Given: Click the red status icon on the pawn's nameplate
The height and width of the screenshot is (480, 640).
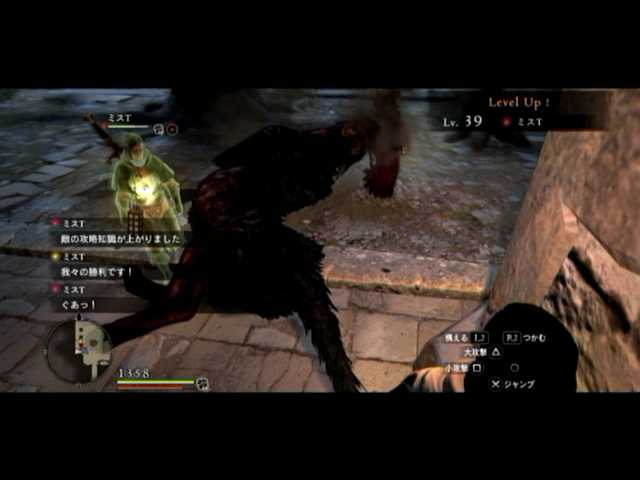Looking at the screenshot, I should pyautogui.click(x=172, y=129).
